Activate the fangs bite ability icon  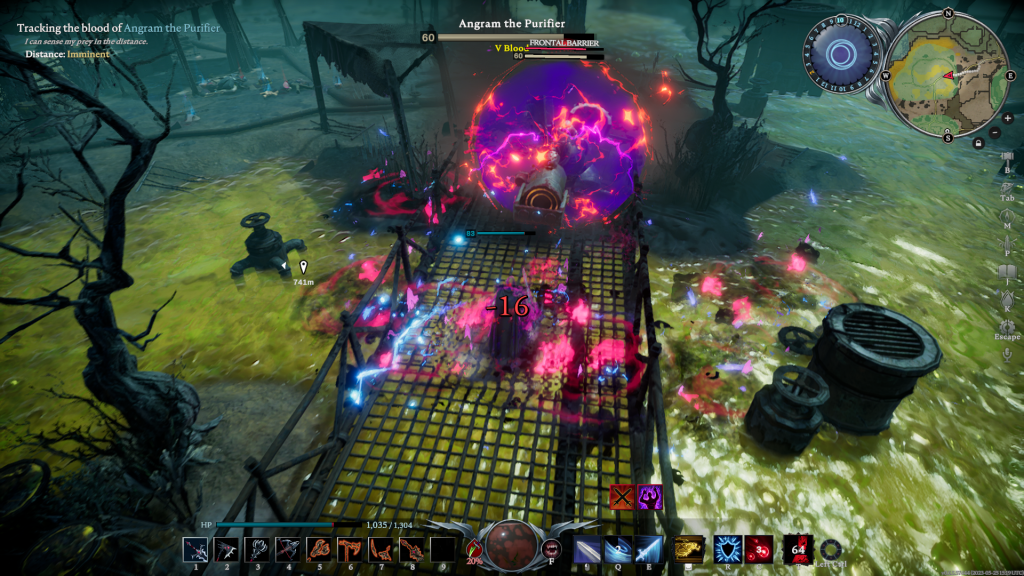pos(551,548)
